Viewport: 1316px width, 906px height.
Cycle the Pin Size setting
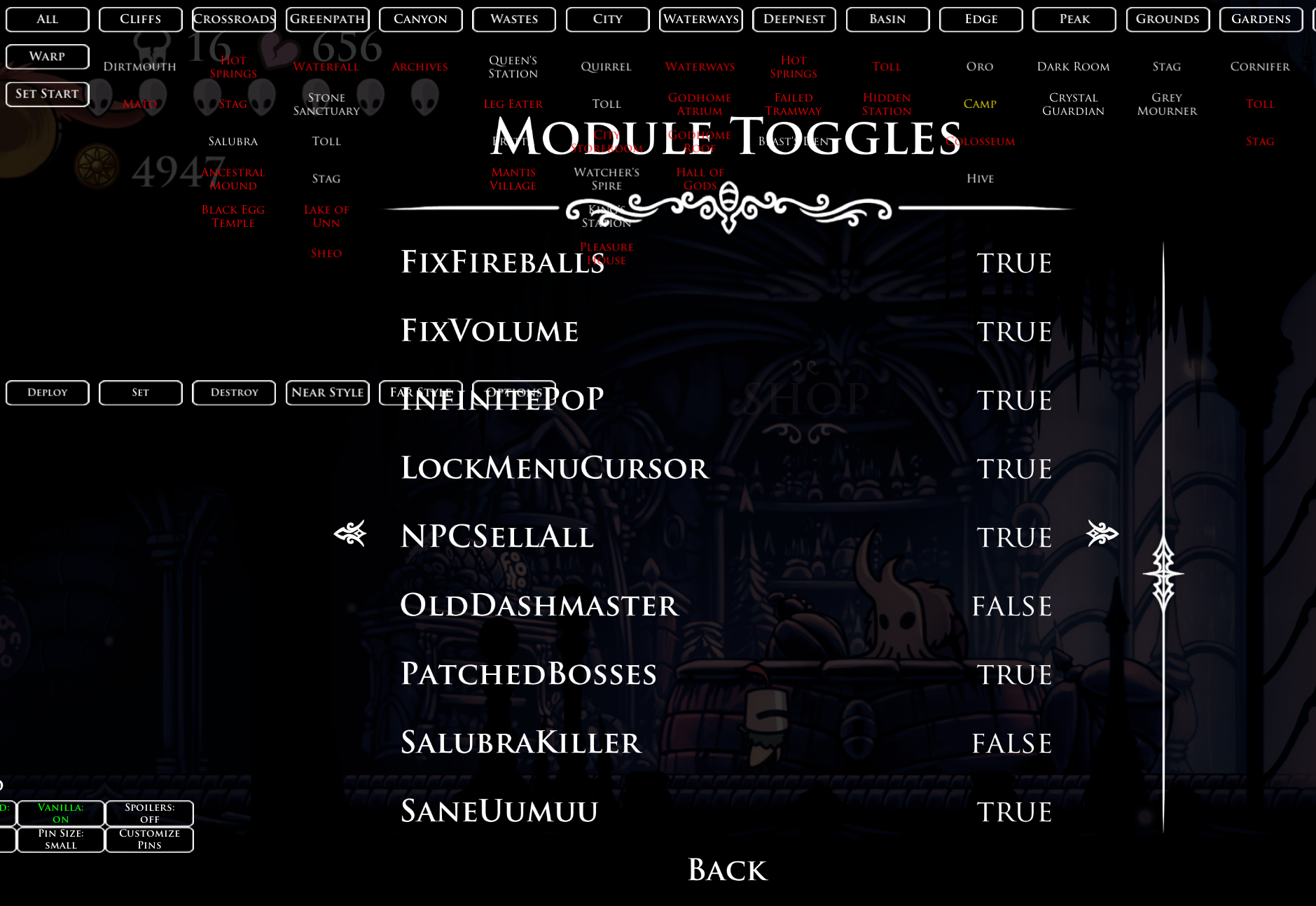coord(60,839)
